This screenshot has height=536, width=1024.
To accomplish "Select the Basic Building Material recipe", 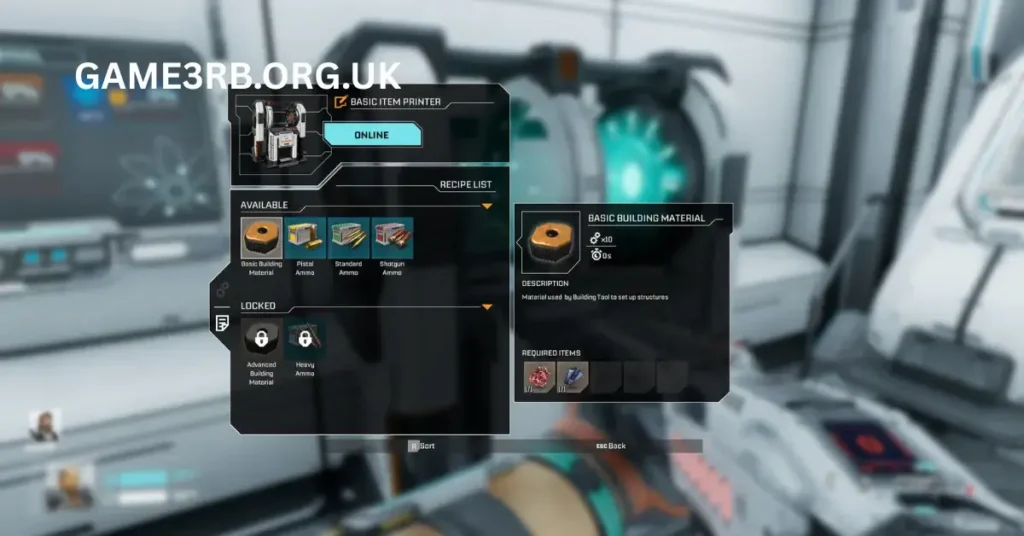I will tap(262, 239).
